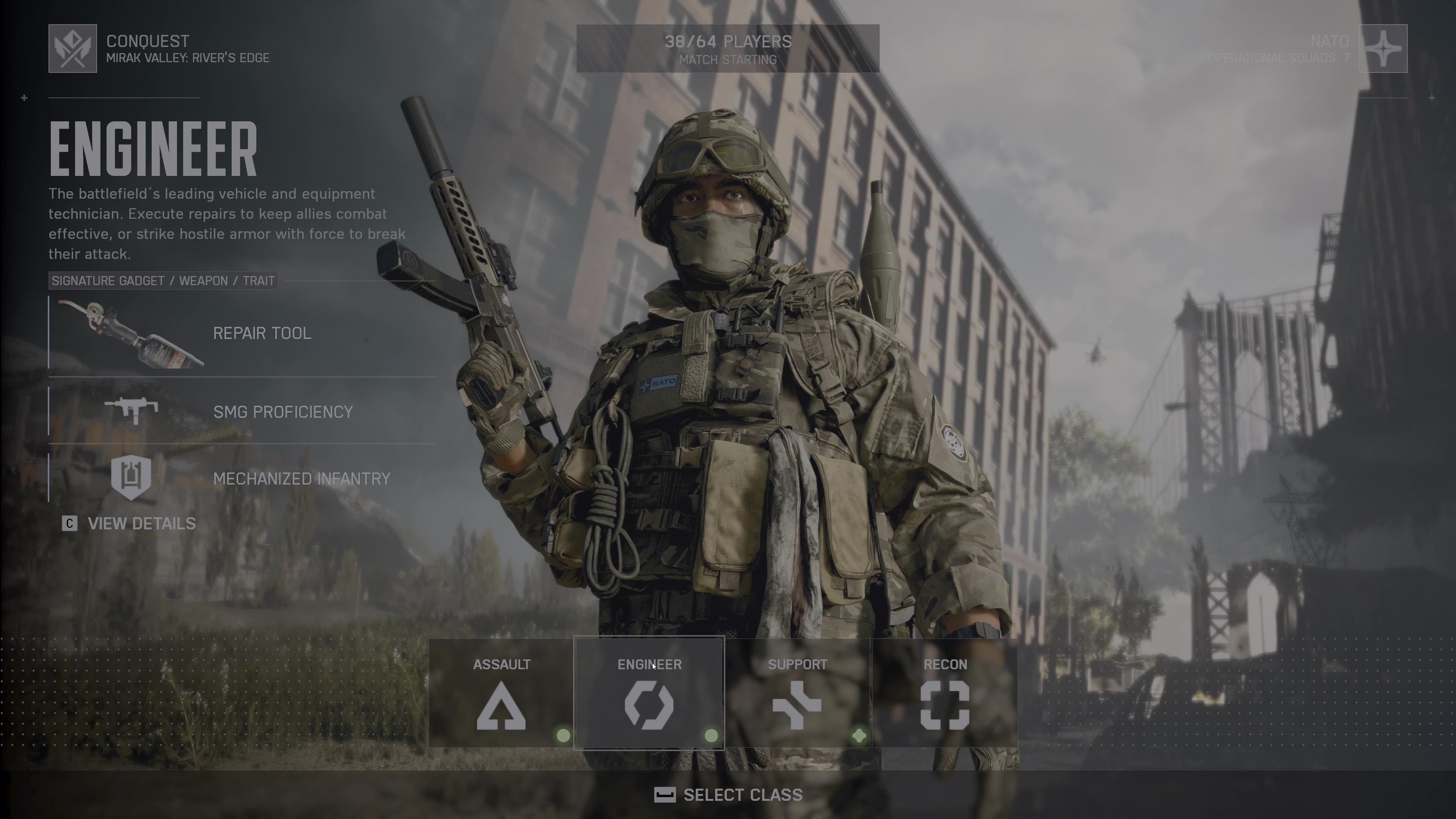Viewport: 1456px width, 819px height.
Task: Click the NATO faction star icon
Action: point(1382,49)
